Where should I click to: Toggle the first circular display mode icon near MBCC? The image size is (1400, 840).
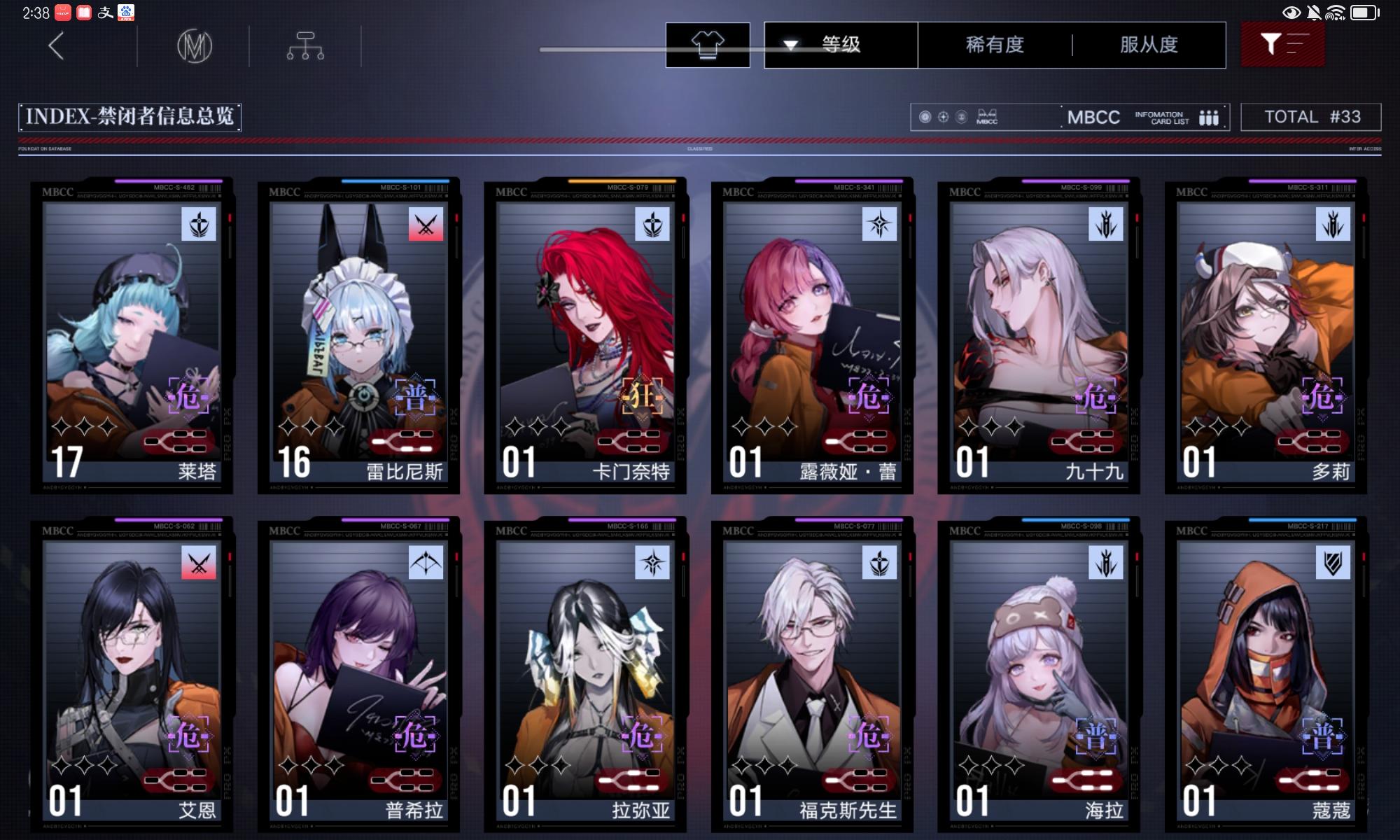[x=925, y=116]
